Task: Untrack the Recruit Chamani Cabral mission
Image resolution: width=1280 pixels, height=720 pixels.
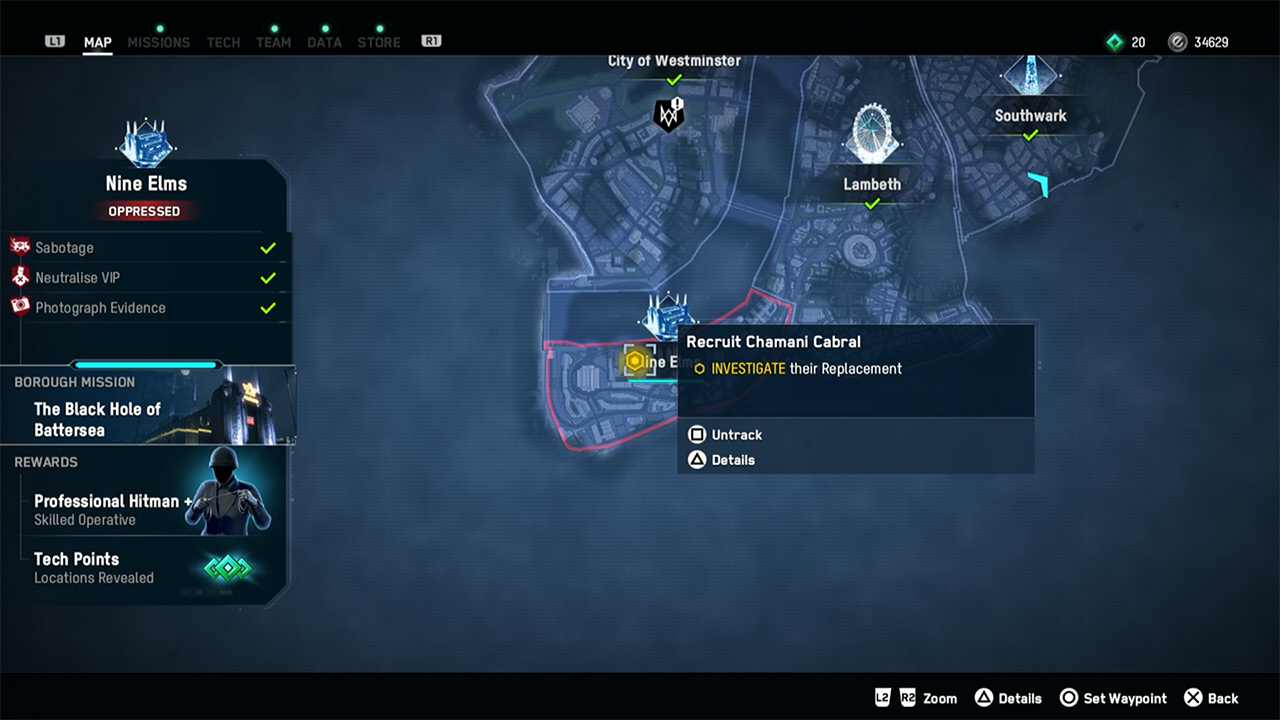Action: tap(725, 435)
